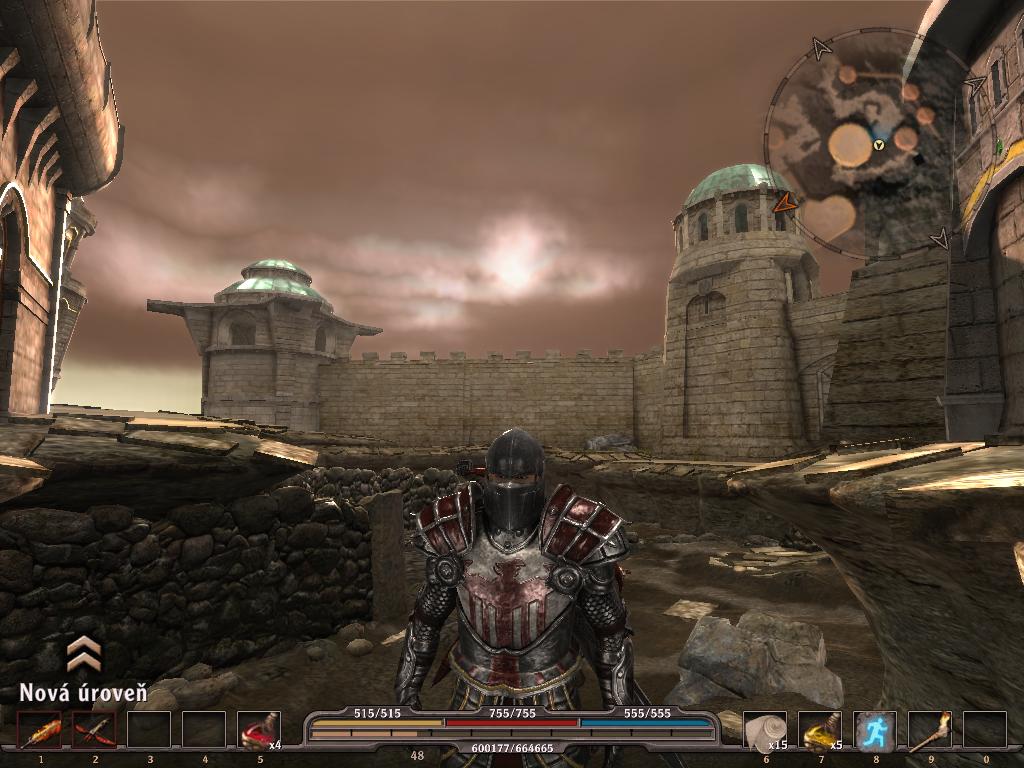
Task: Open the 'Nová úroveň' level-up notification
Action: pos(83,692)
